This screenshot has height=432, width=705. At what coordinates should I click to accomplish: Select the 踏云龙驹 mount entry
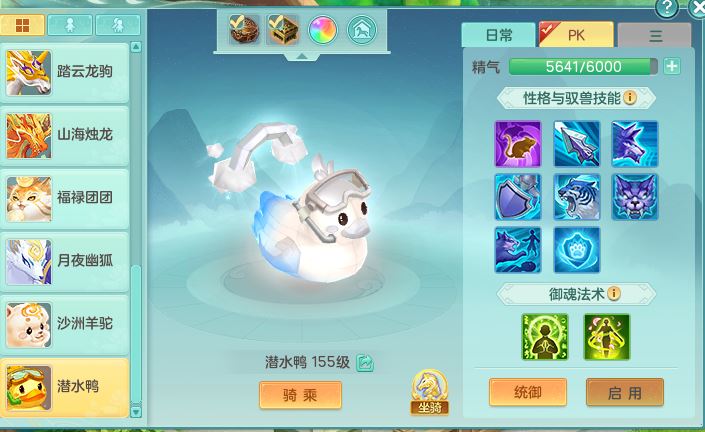pos(66,71)
